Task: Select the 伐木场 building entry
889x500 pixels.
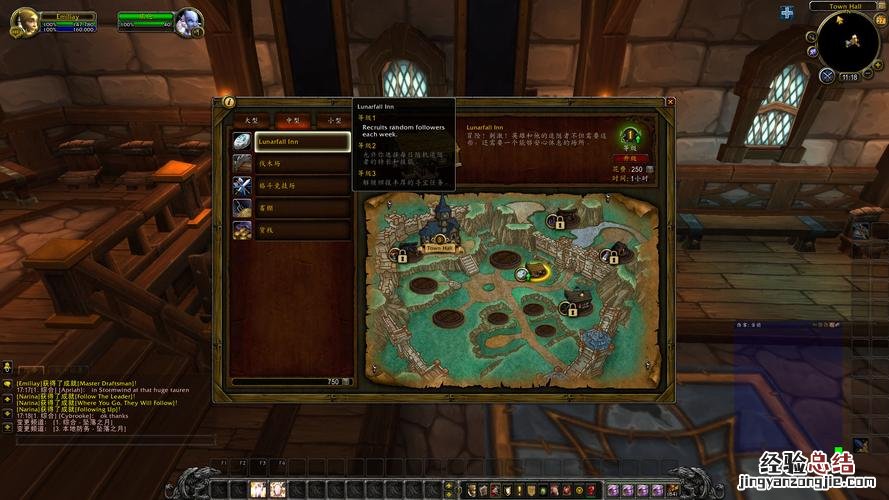Action: point(301,164)
